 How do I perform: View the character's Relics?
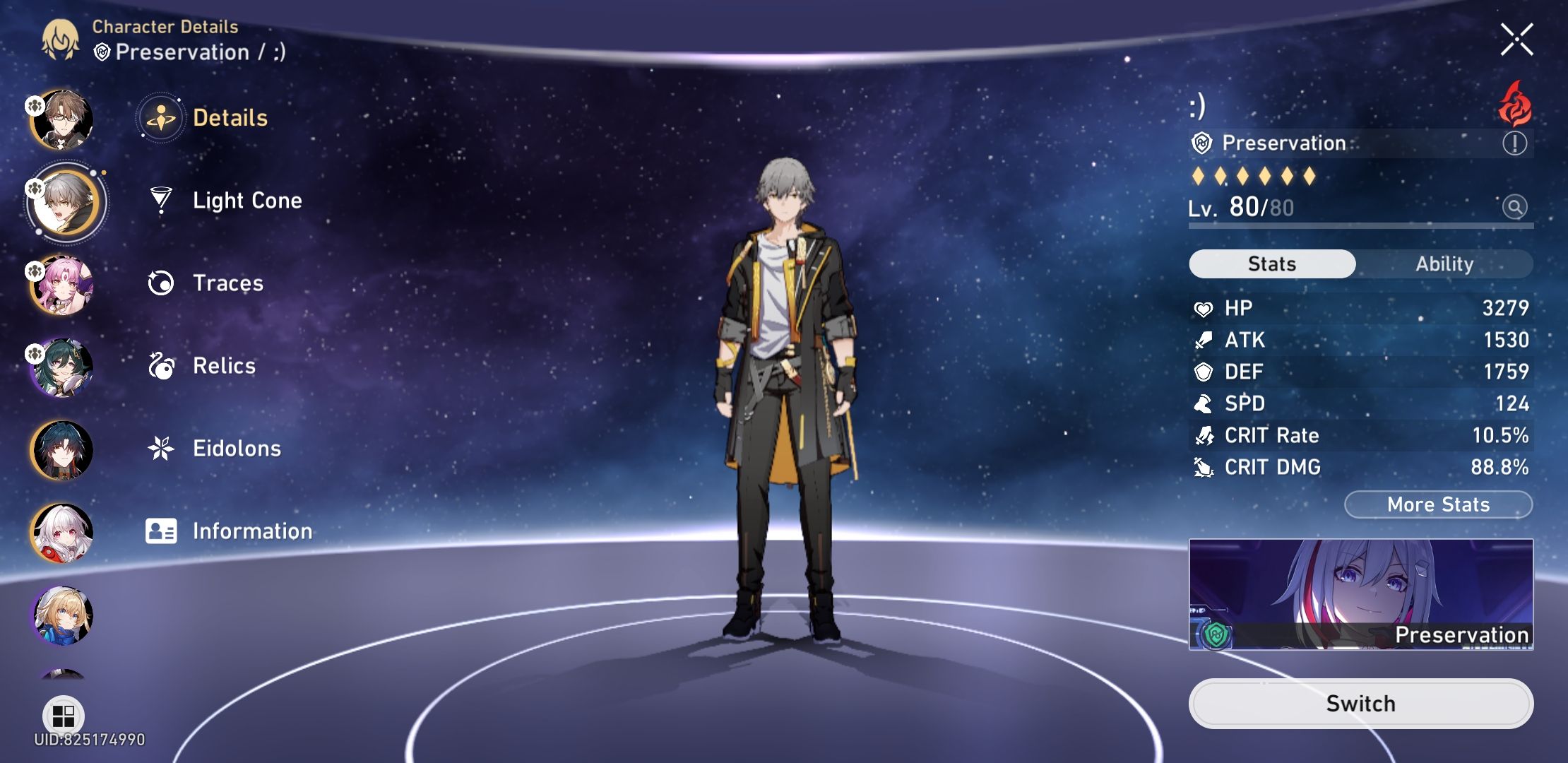222,365
